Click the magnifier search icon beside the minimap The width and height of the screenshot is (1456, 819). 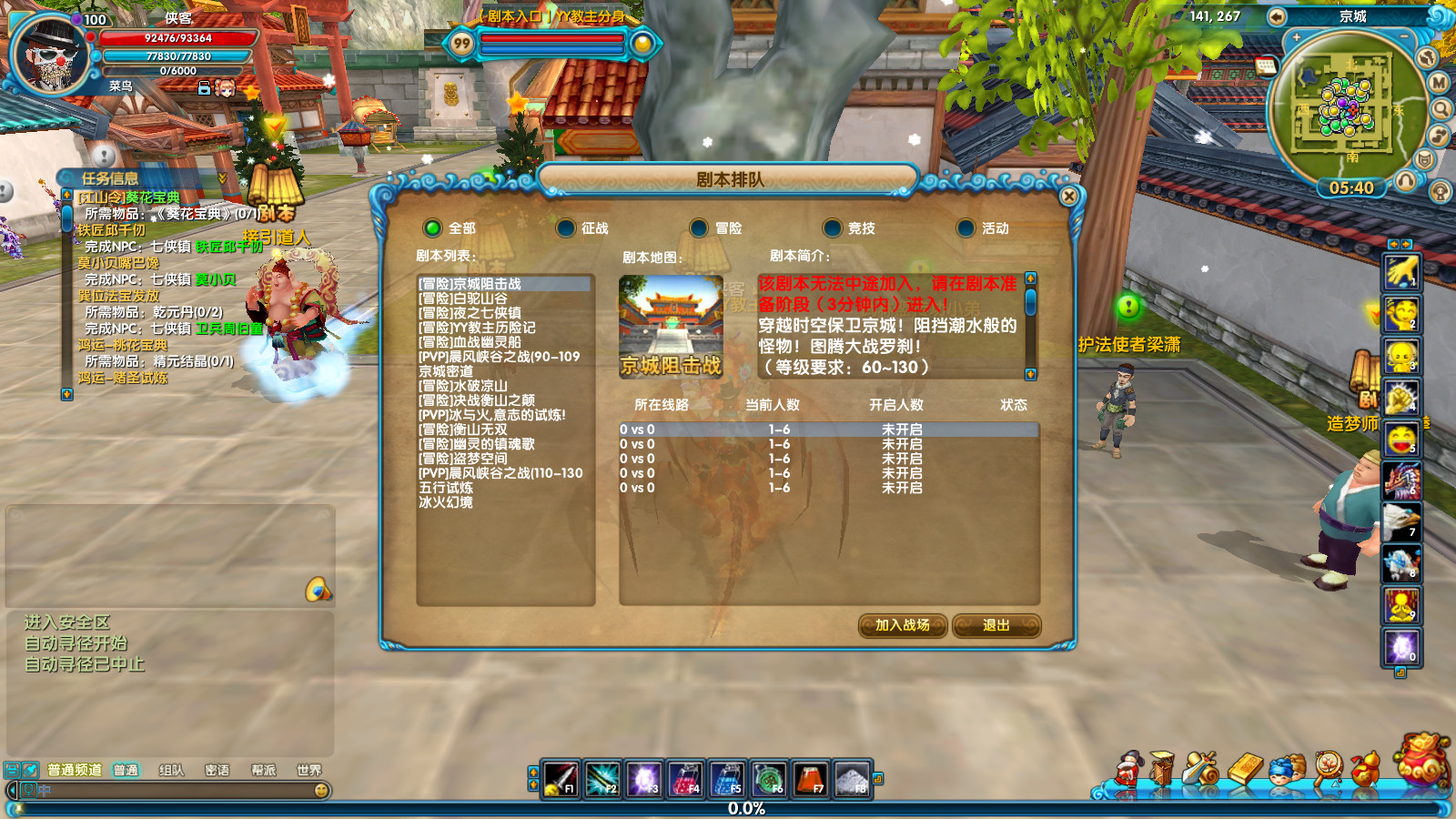(x=1441, y=110)
